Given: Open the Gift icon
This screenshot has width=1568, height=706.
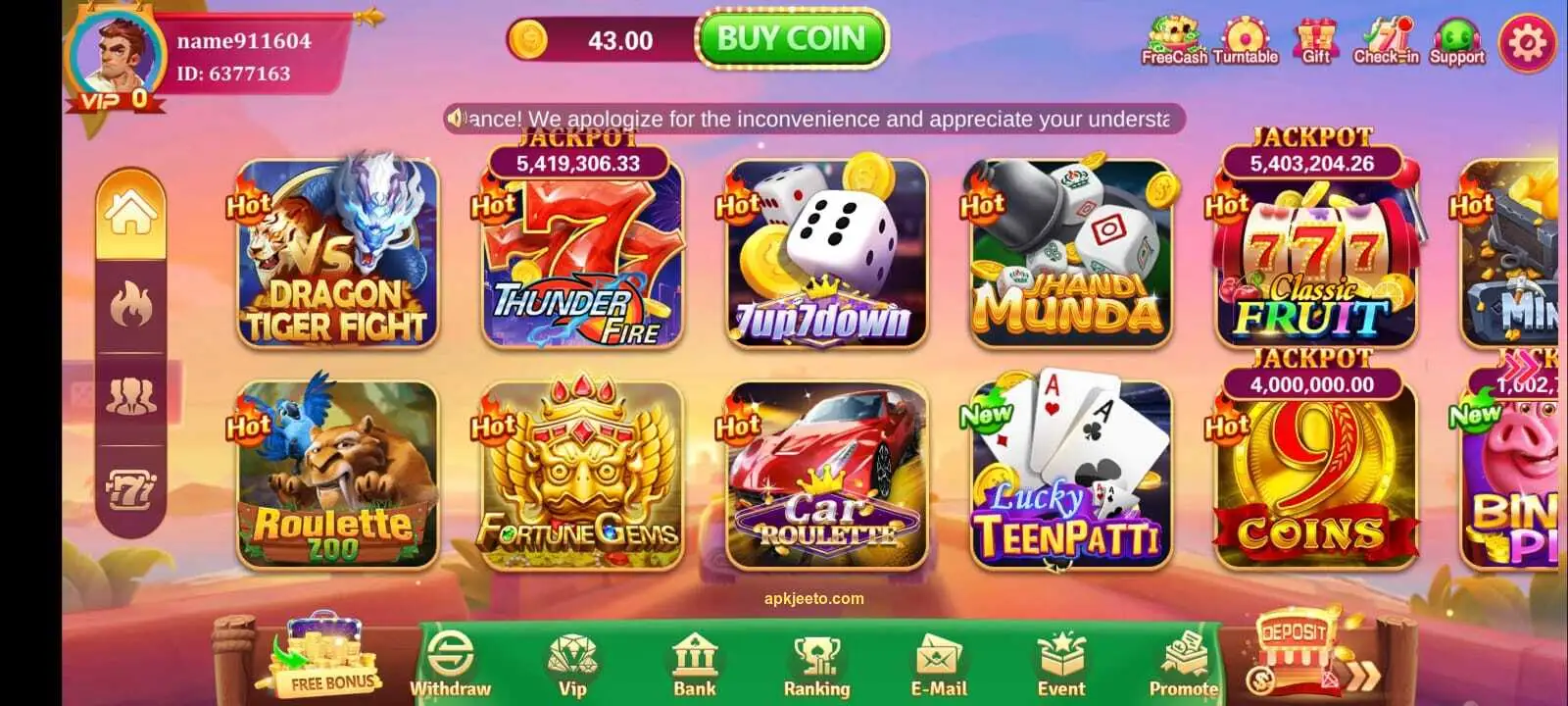Looking at the screenshot, I should coord(1316,37).
